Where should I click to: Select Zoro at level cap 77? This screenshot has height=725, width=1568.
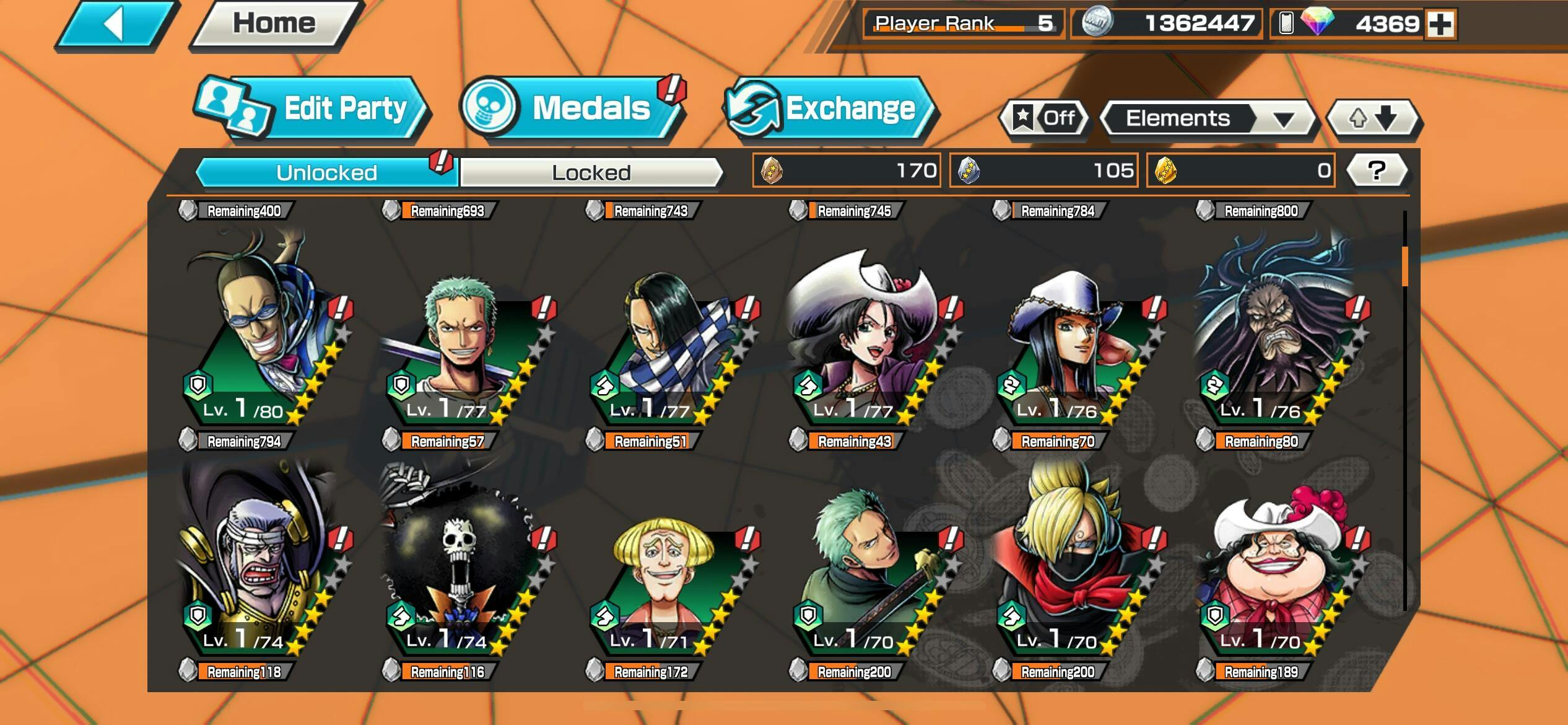pyautogui.click(x=461, y=347)
